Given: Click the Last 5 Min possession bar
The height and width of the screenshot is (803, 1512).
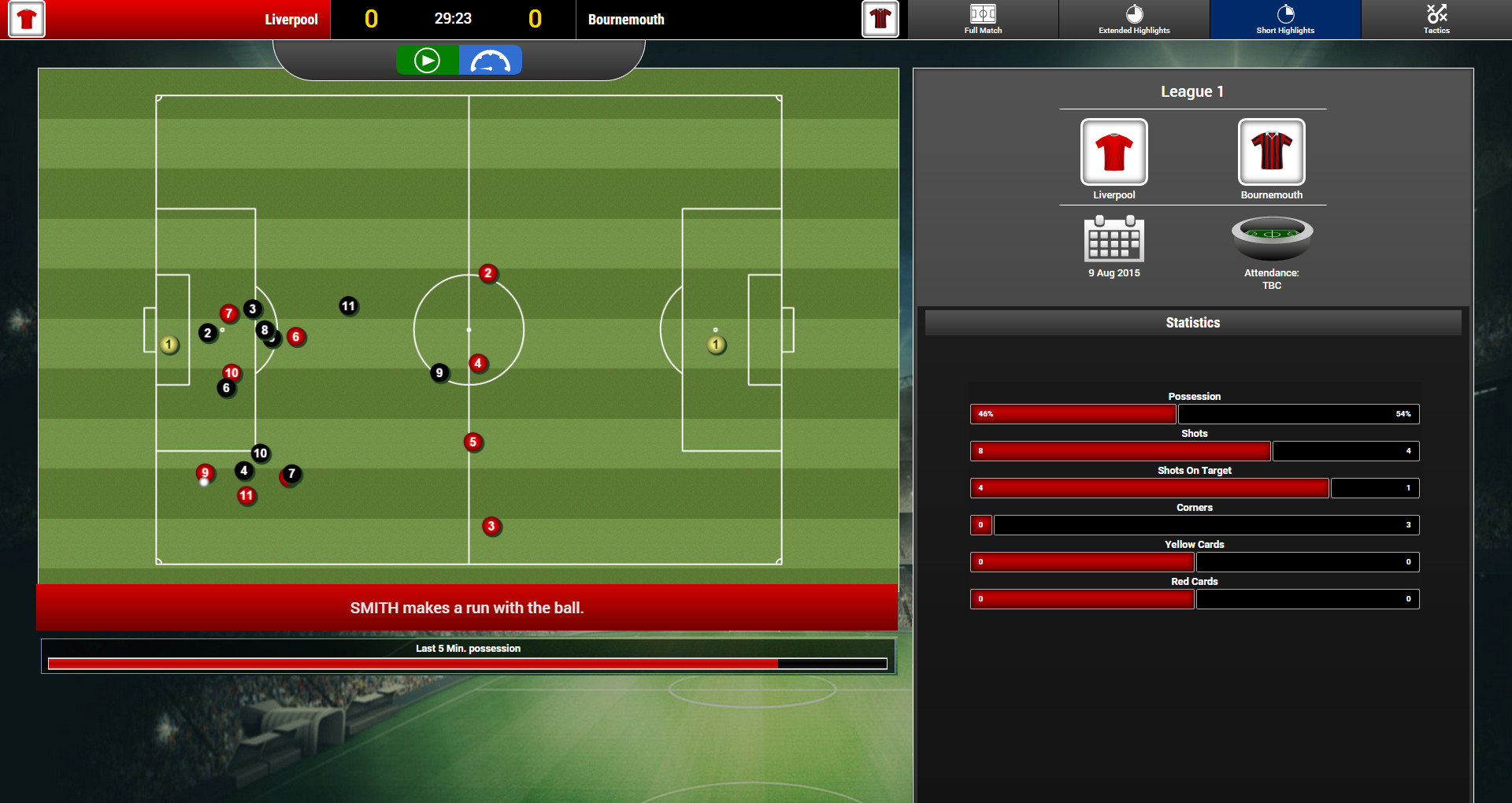Looking at the screenshot, I should click(x=468, y=663).
